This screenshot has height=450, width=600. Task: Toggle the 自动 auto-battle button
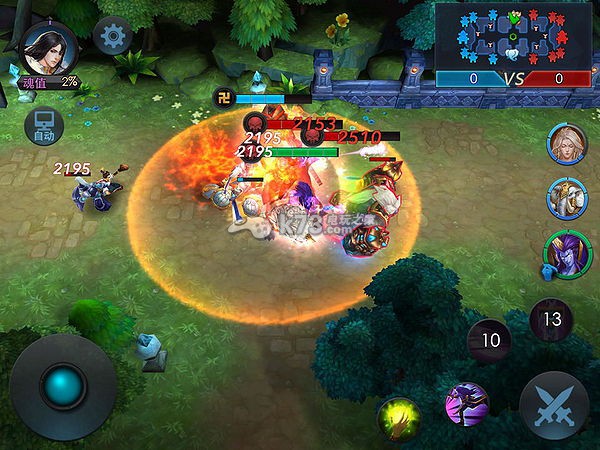44,128
